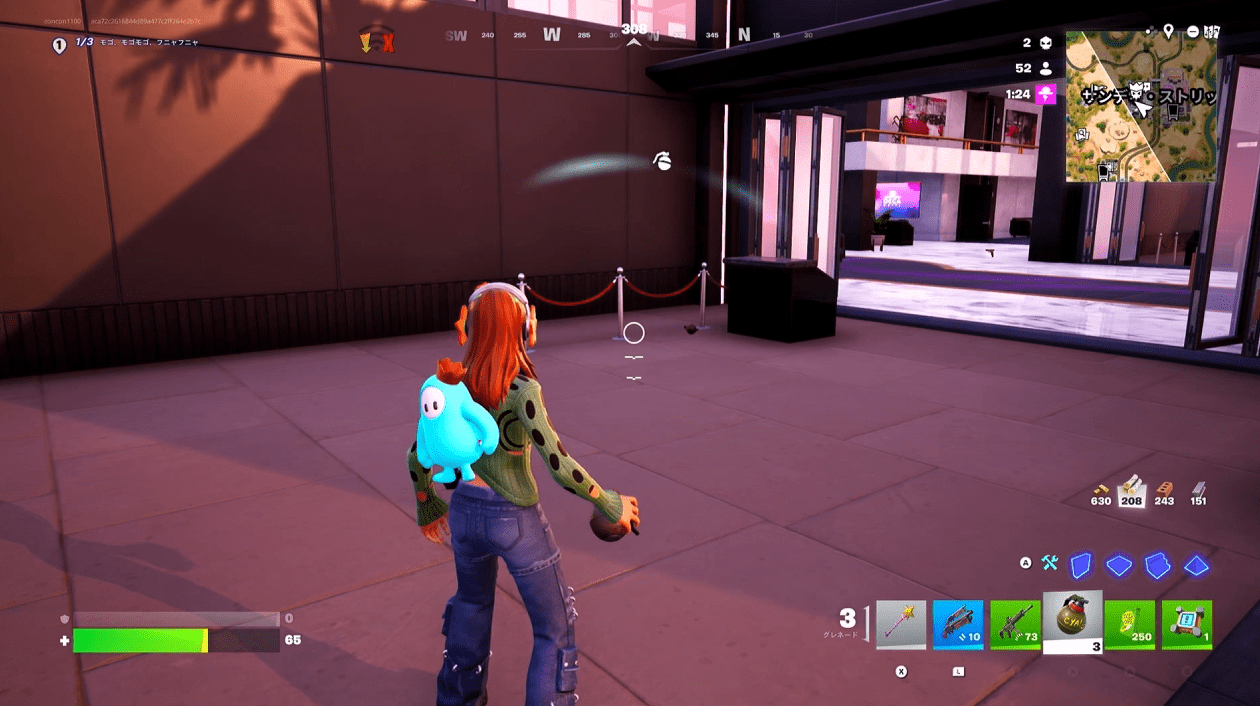Select the stairs building piece

click(1157, 565)
